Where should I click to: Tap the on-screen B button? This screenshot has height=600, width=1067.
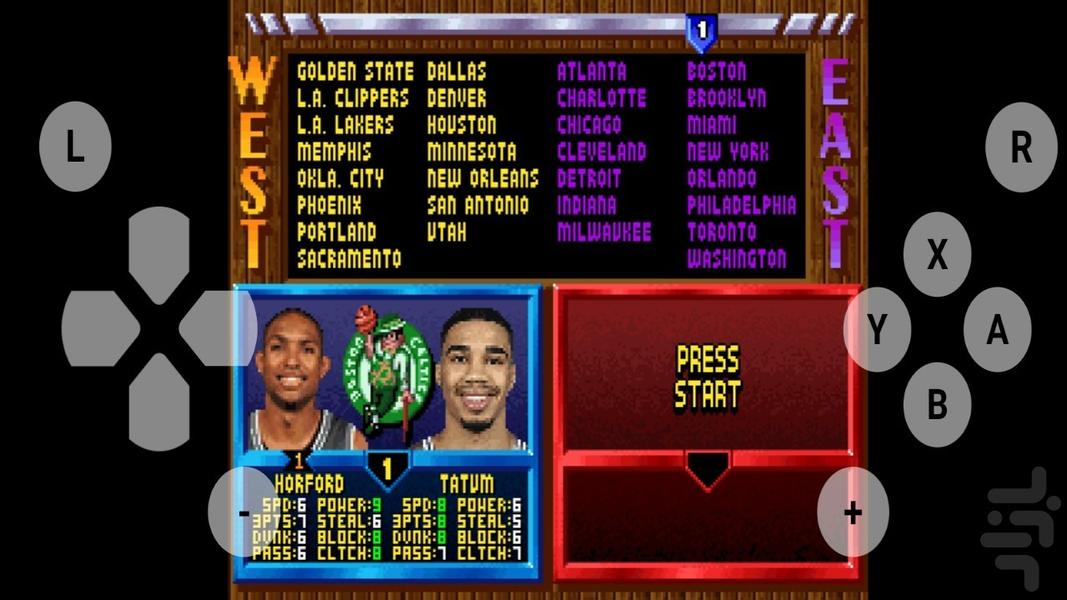(x=937, y=404)
